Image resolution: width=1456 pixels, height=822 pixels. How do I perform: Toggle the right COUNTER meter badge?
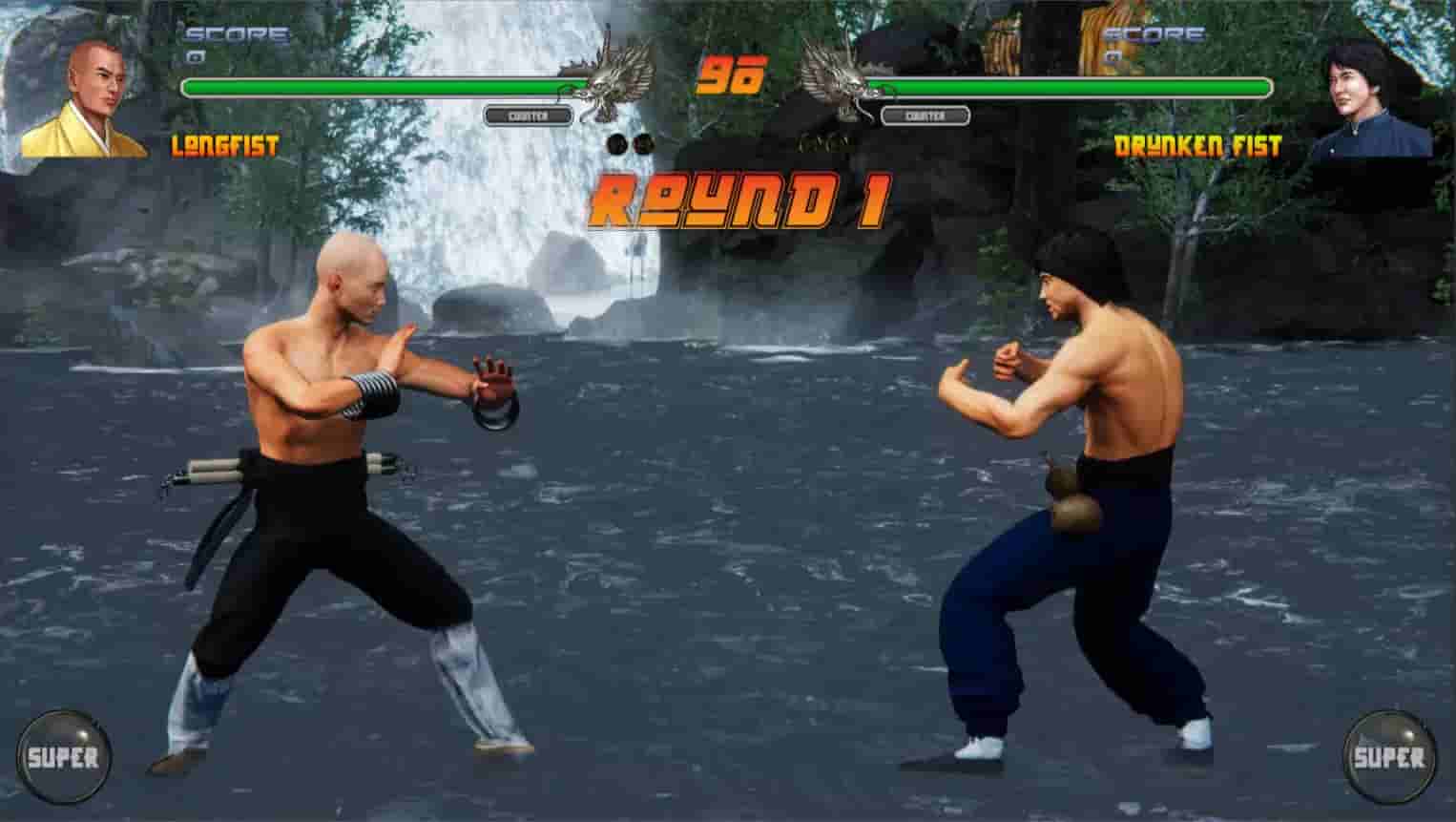pos(923,115)
